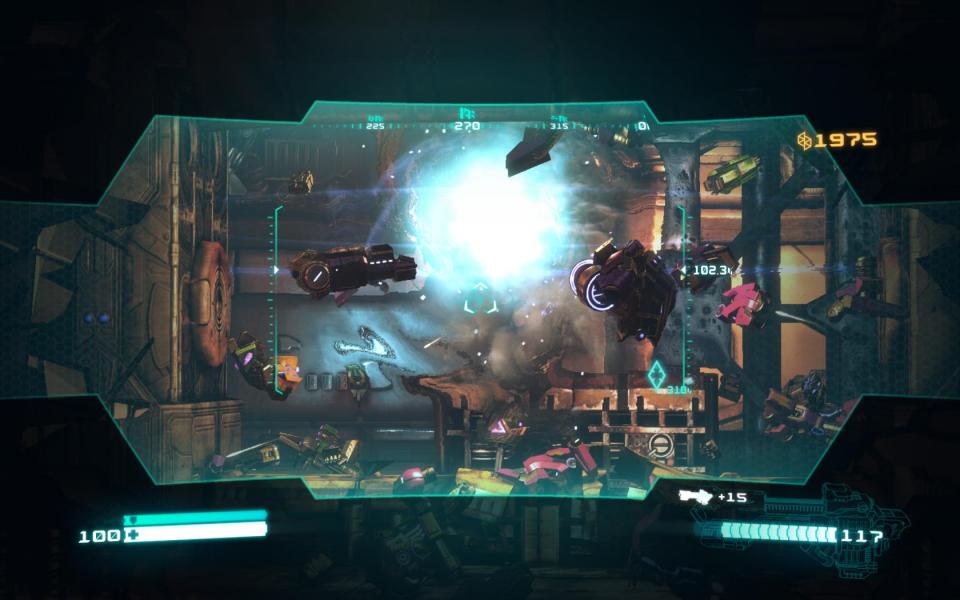Click the ammo pickup gun icon
Image resolution: width=960 pixels, height=600 pixels.
694,496
